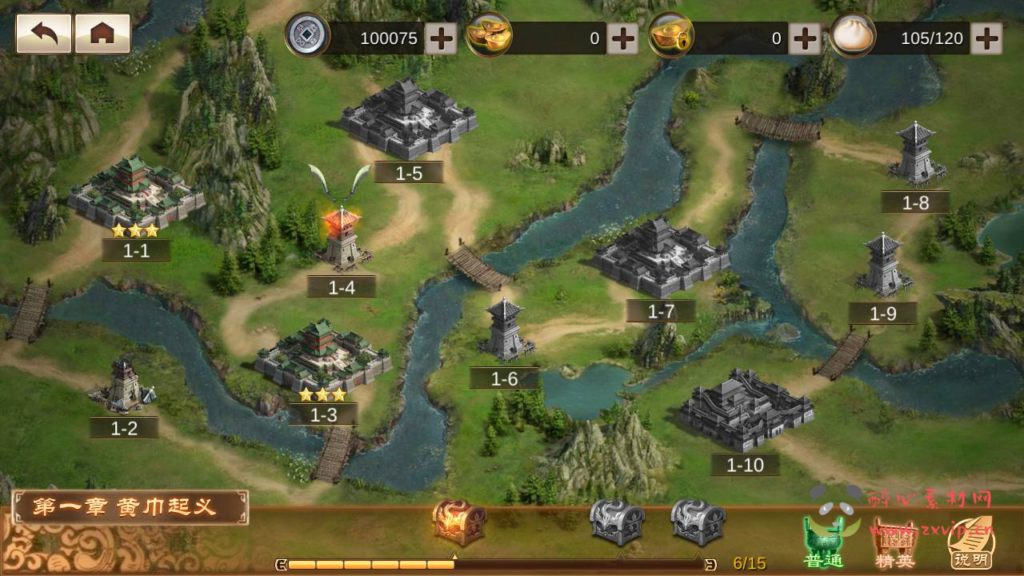Screen dimensions: 1024x576
Task: Choose stage 1-3 on the map
Action: [321, 358]
